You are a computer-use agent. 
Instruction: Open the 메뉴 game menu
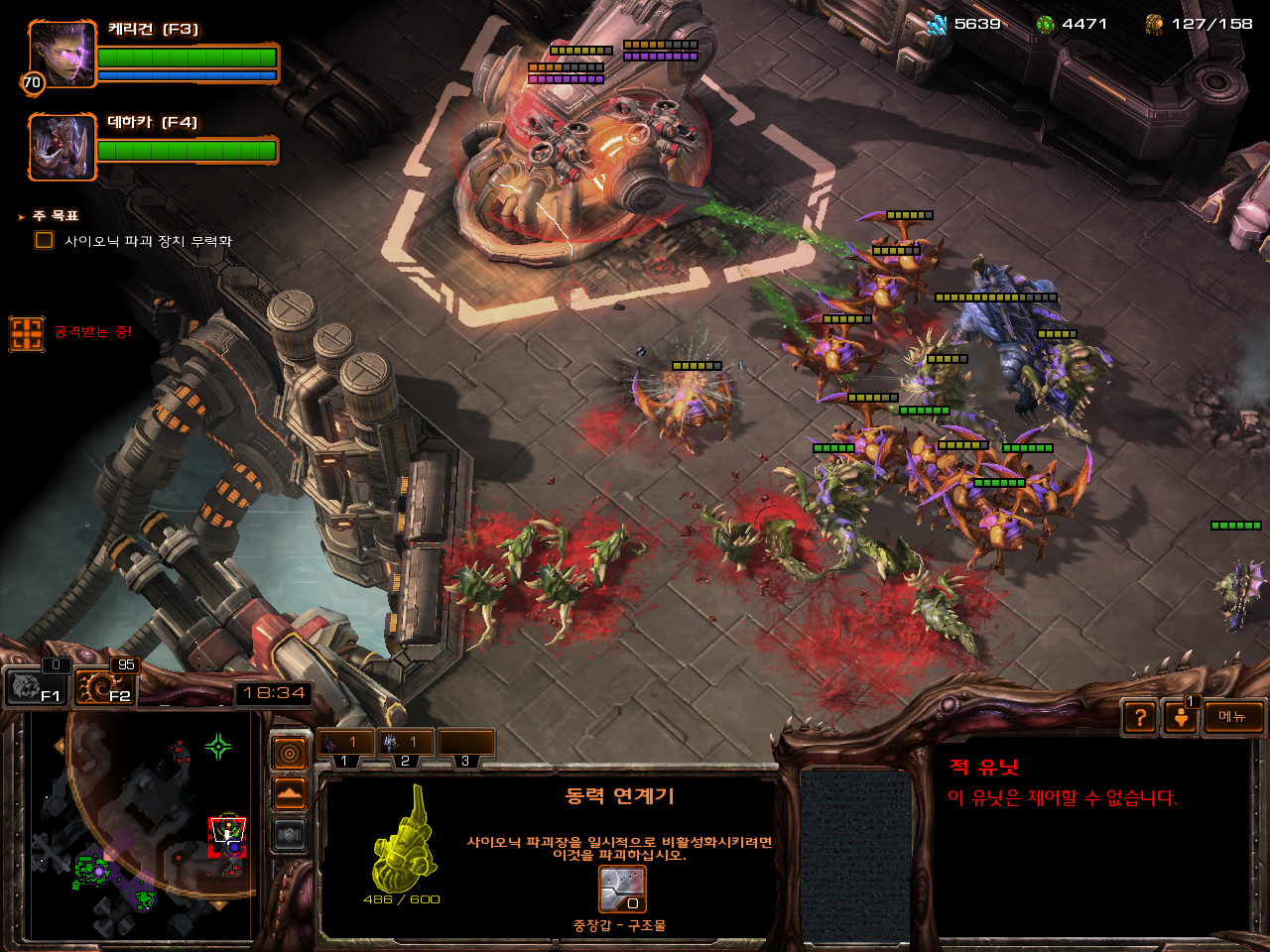pos(1233,717)
